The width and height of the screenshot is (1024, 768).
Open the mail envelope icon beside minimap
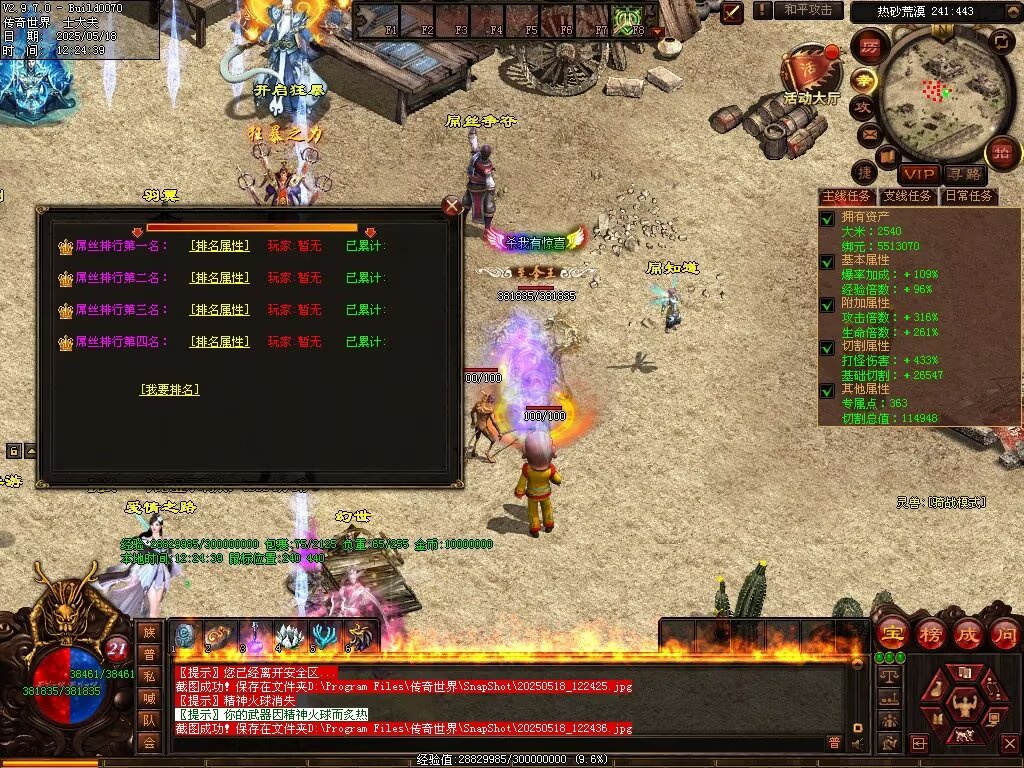point(867,133)
